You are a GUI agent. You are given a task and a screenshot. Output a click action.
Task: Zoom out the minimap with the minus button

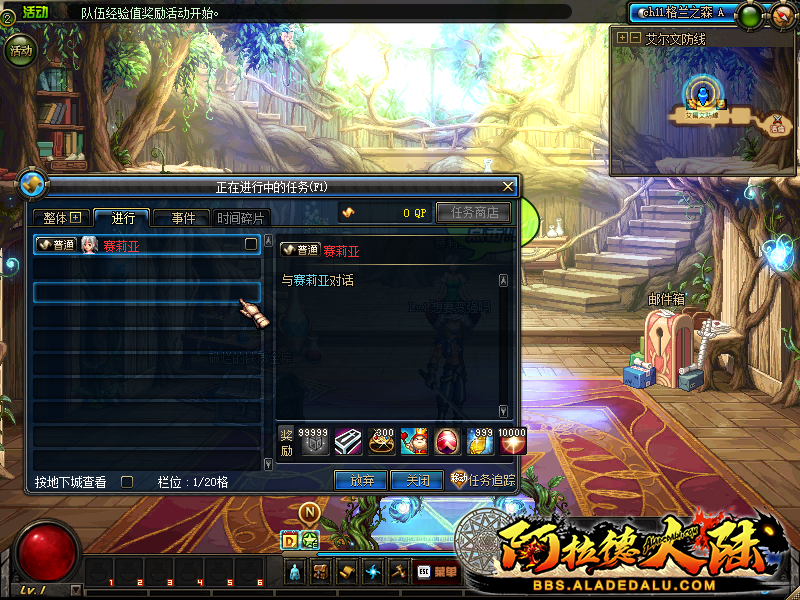coord(633,37)
